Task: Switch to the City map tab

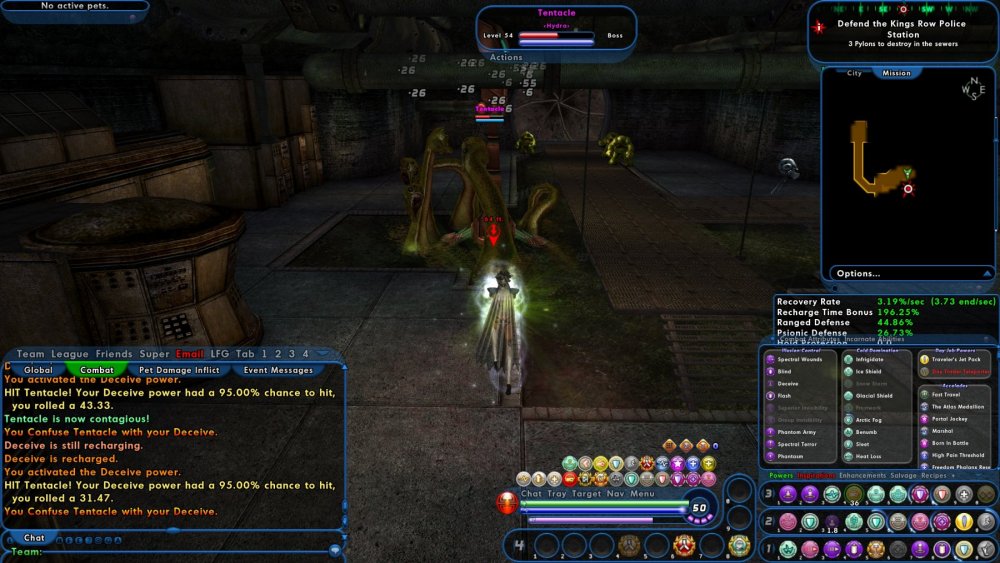Action: pos(854,73)
